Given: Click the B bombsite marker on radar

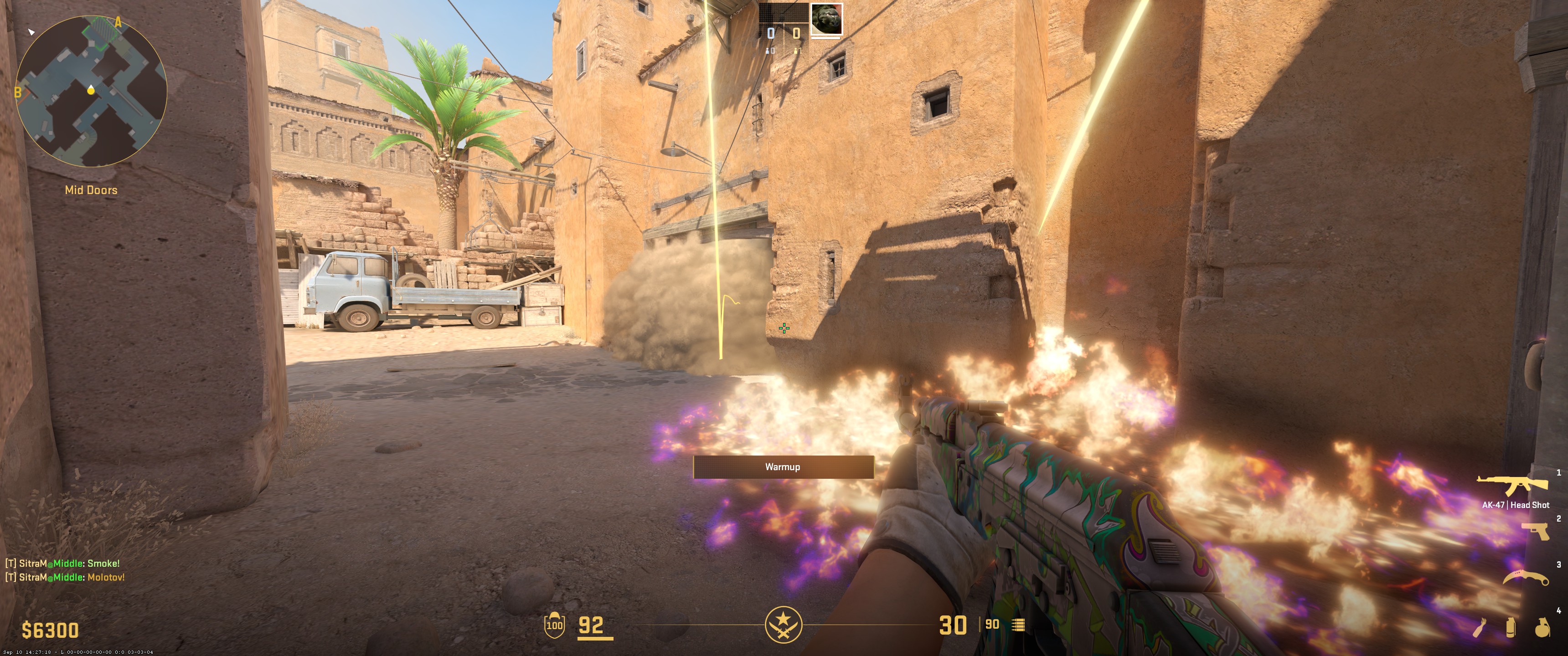Looking at the screenshot, I should point(18,92).
